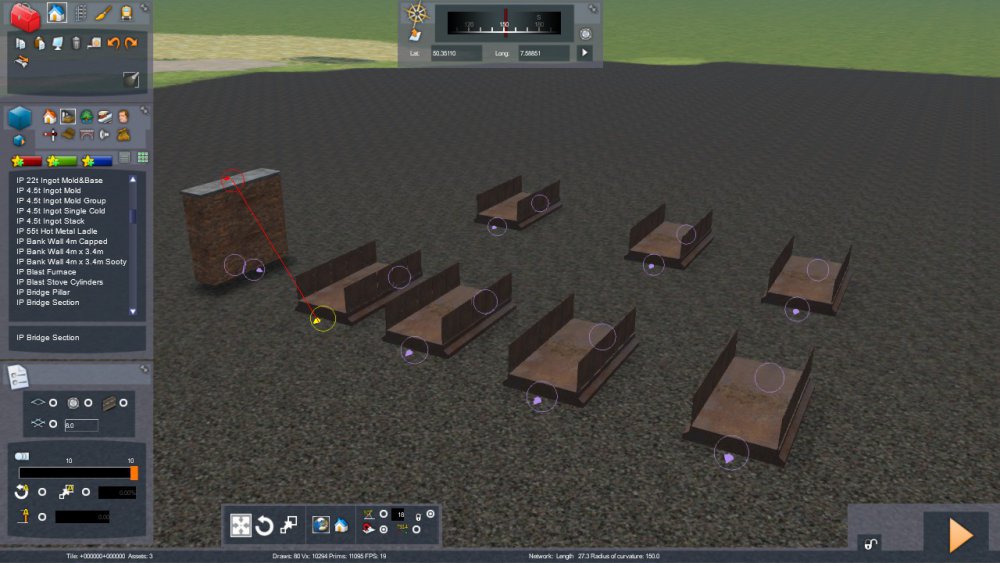The height and width of the screenshot is (563, 1000).
Task: Choose "IP Bridge Pillar" from the list
Action: tap(44, 292)
